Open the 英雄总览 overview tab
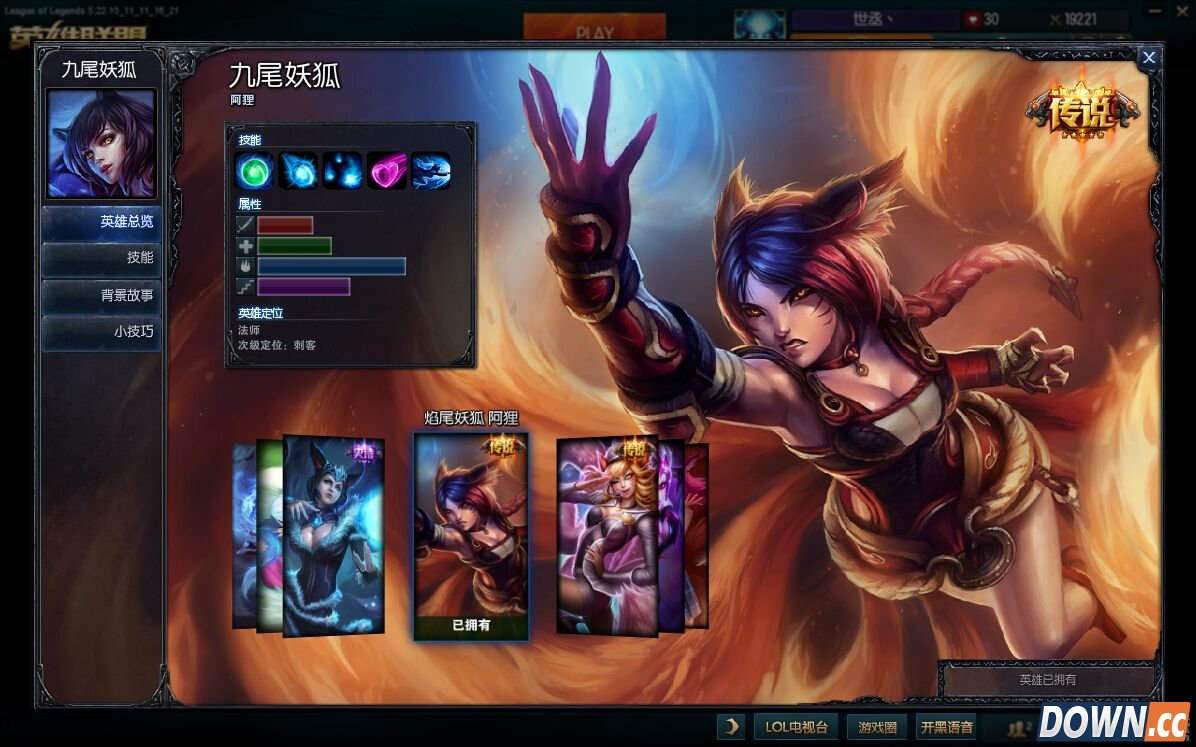 (x=102, y=222)
